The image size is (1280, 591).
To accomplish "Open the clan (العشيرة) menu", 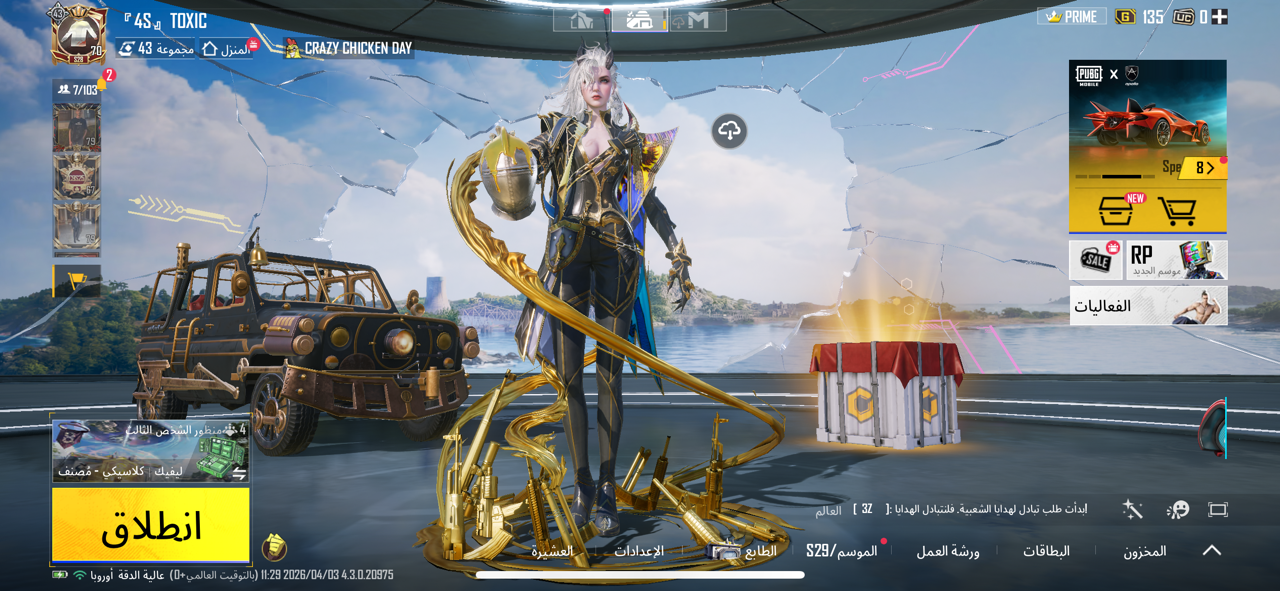I will tap(552, 551).
